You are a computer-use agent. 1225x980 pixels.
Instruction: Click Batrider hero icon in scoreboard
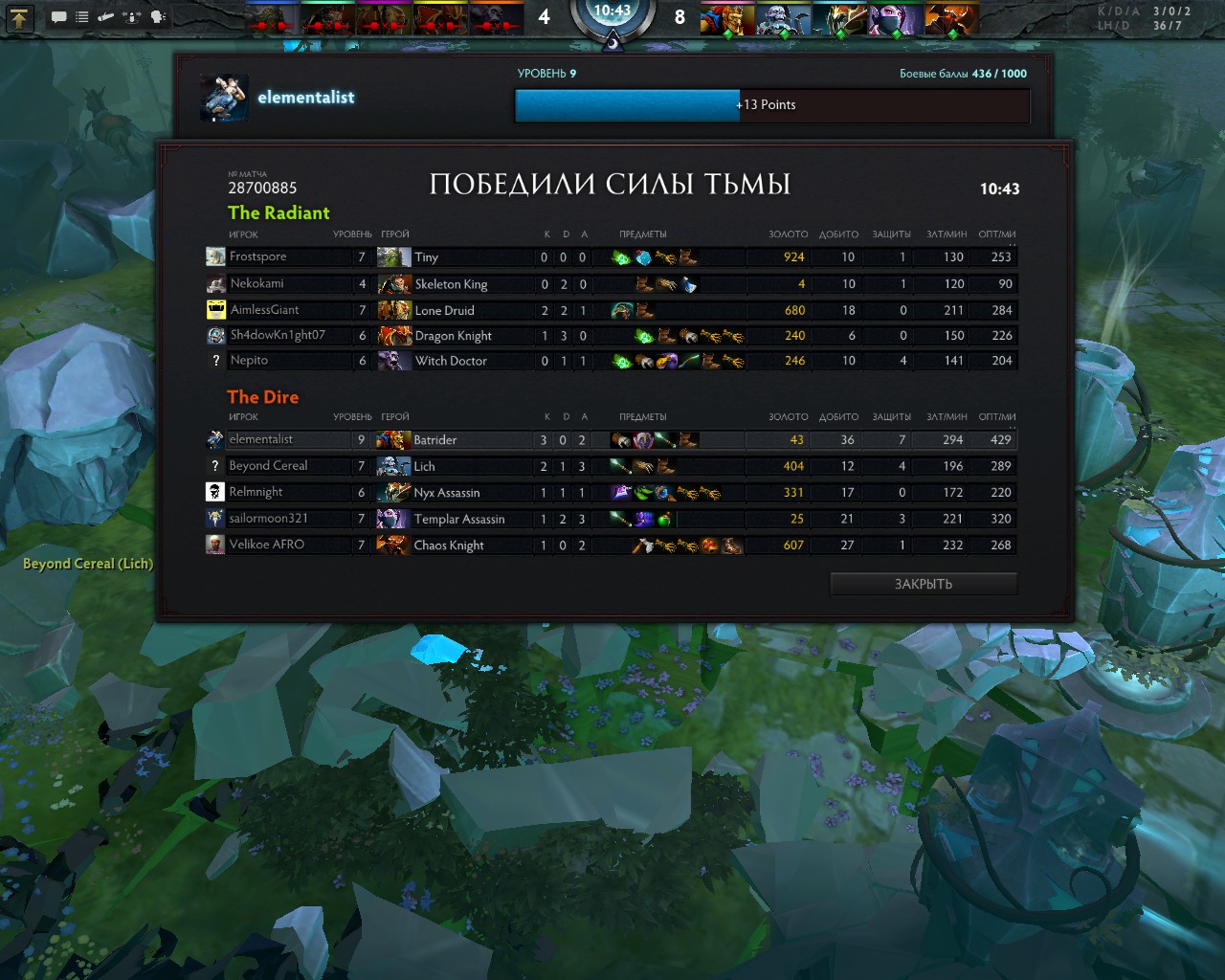(x=392, y=440)
